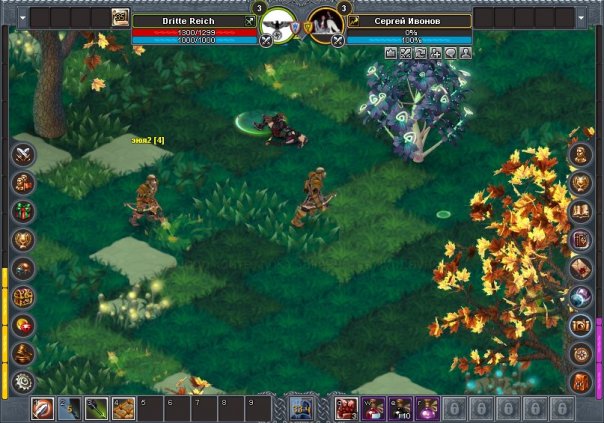The height and width of the screenshot is (423, 604).
Task: Click the center emblem between the hotbars
Action: [301, 407]
